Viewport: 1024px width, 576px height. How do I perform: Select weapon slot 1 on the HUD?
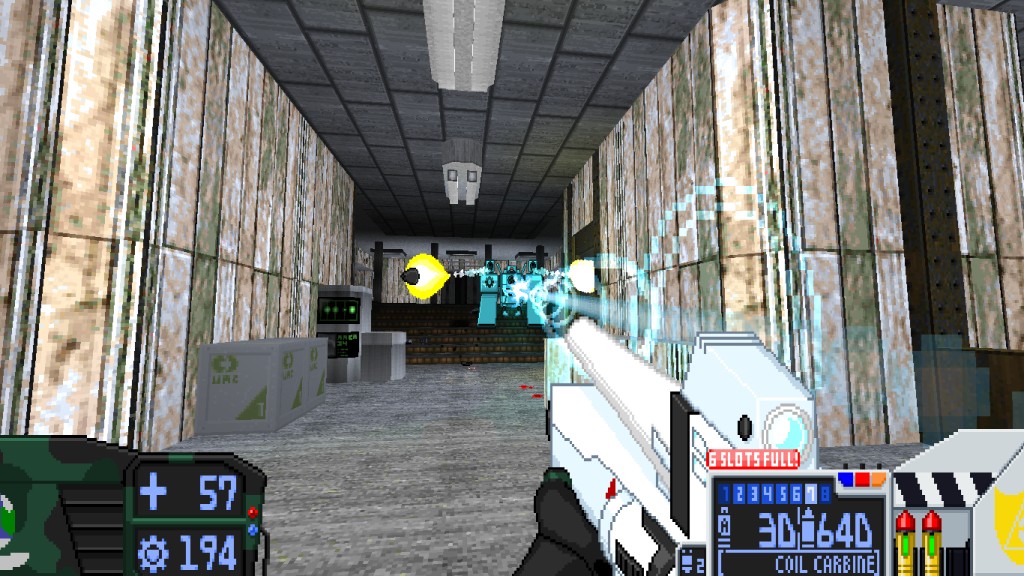(726, 492)
